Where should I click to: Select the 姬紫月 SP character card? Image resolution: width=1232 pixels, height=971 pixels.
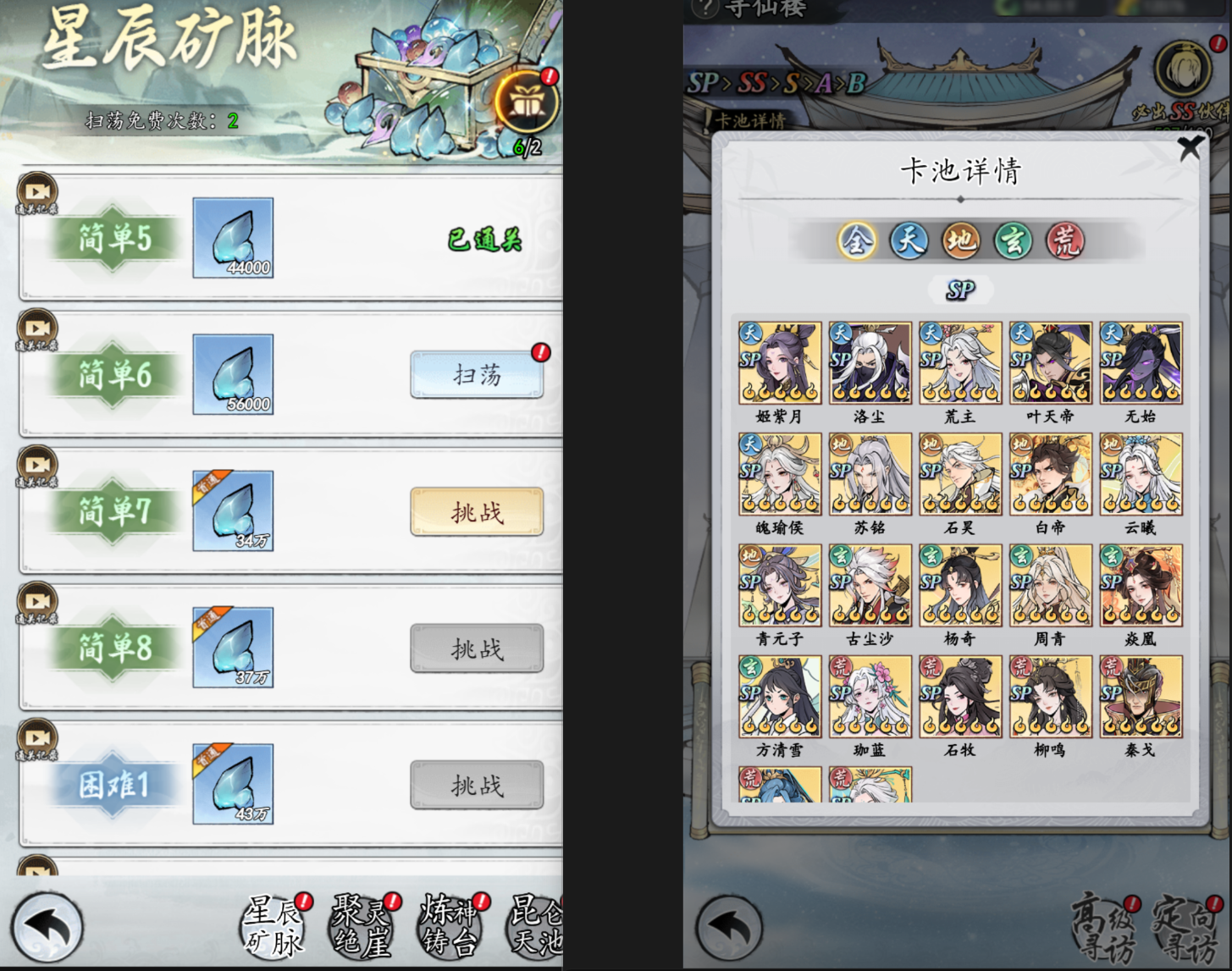pyautogui.click(x=779, y=362)
